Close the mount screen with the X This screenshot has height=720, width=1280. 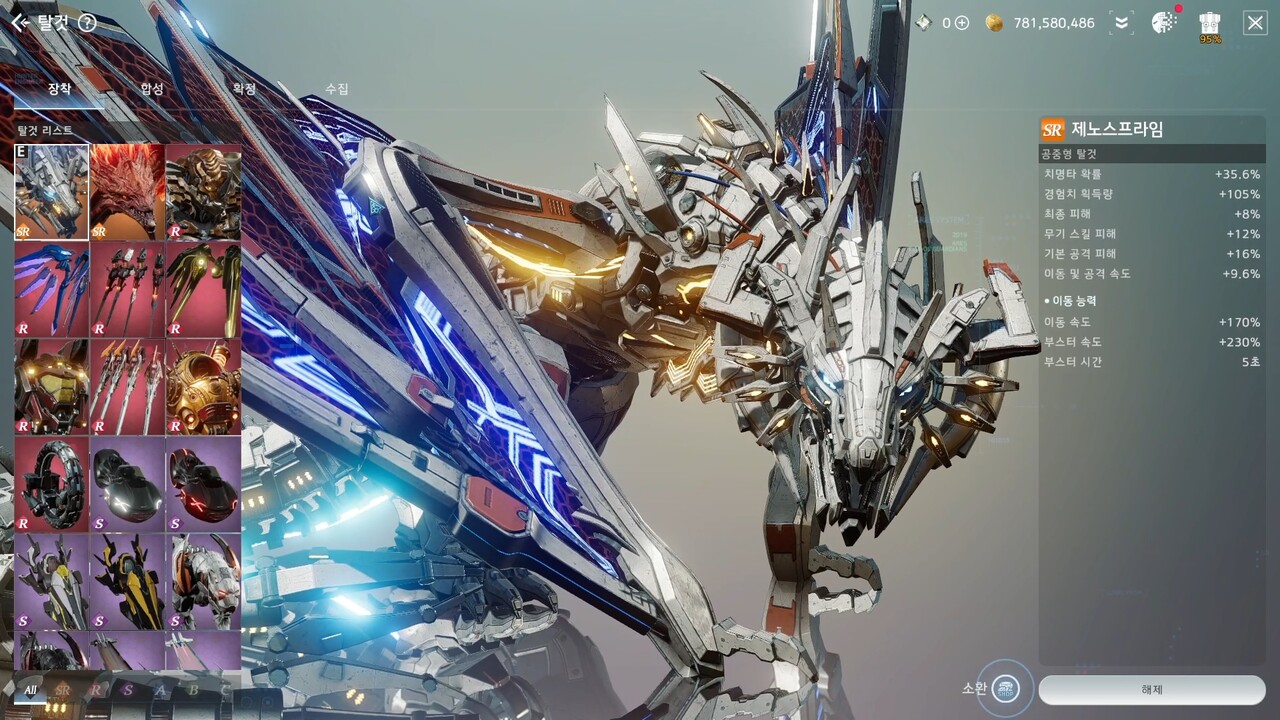[1255, 23]
